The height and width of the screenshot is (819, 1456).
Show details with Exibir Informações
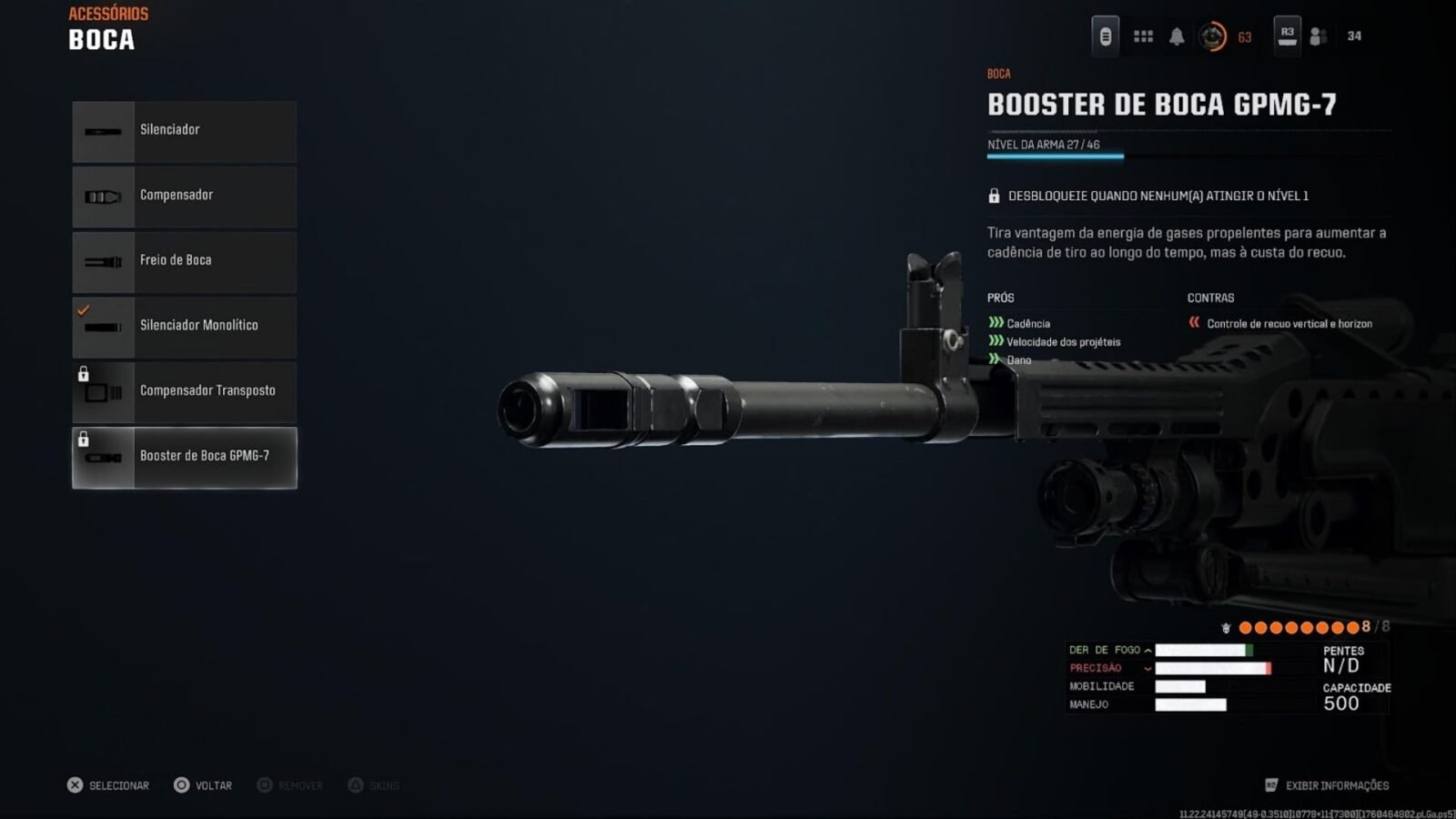1327,785
